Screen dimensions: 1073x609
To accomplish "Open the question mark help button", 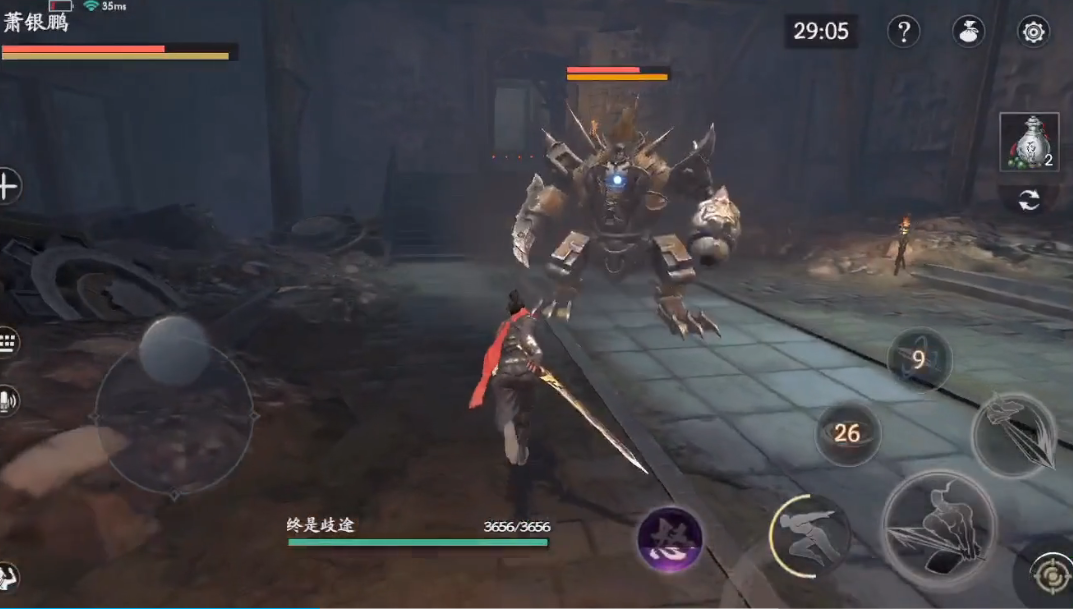I will (x=903, y=31).
